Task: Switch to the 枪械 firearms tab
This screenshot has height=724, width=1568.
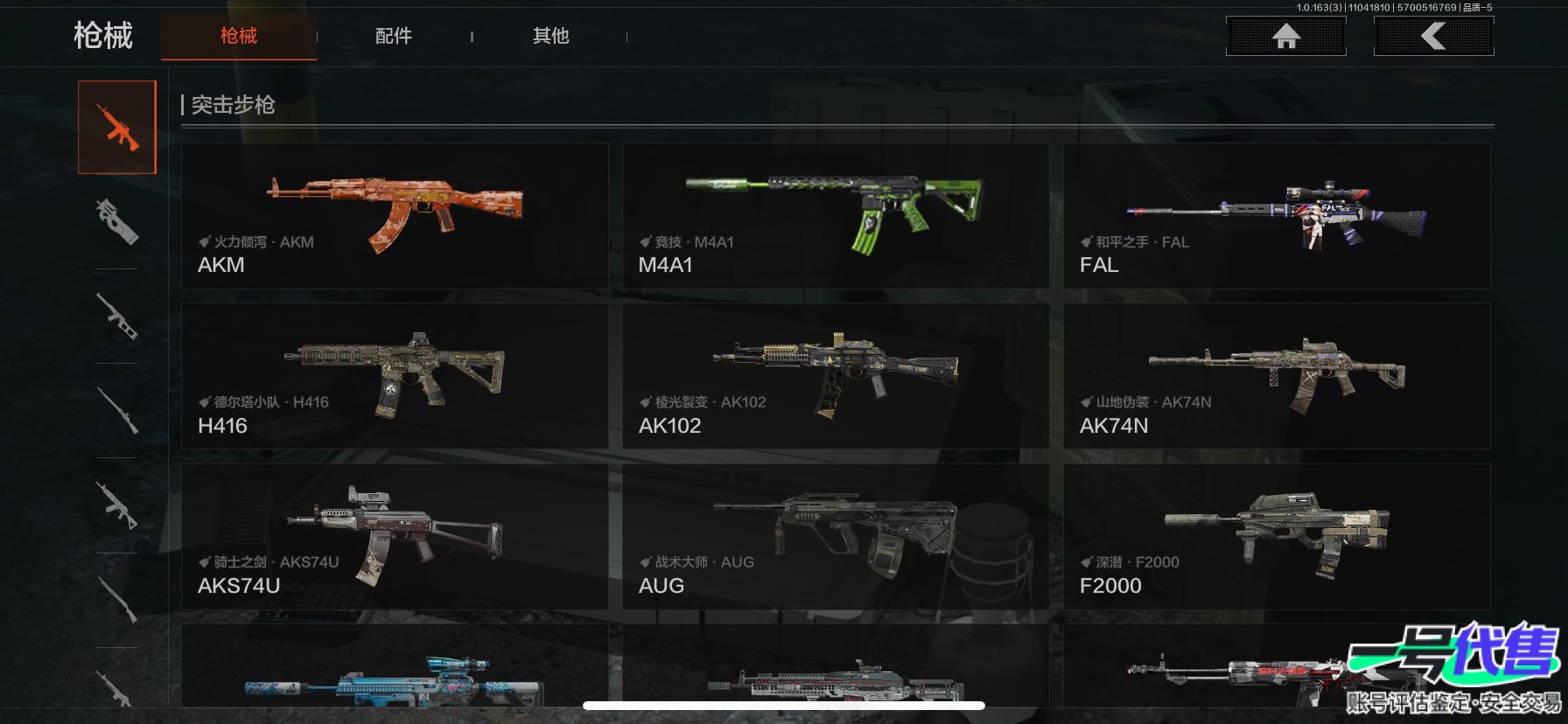Action: click(238, 36)
